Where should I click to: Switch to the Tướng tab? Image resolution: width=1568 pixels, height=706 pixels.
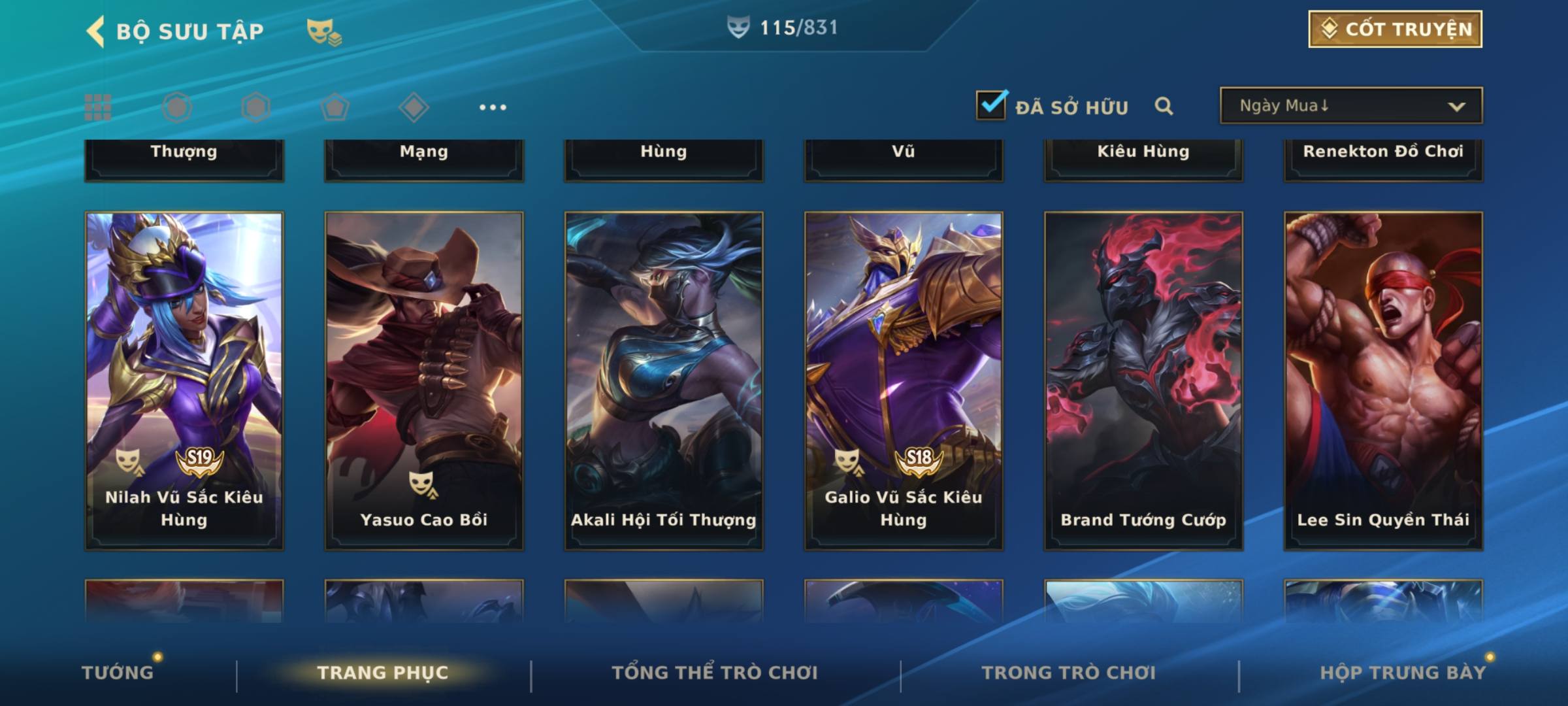pyautogui.click(x=118, y=673)
